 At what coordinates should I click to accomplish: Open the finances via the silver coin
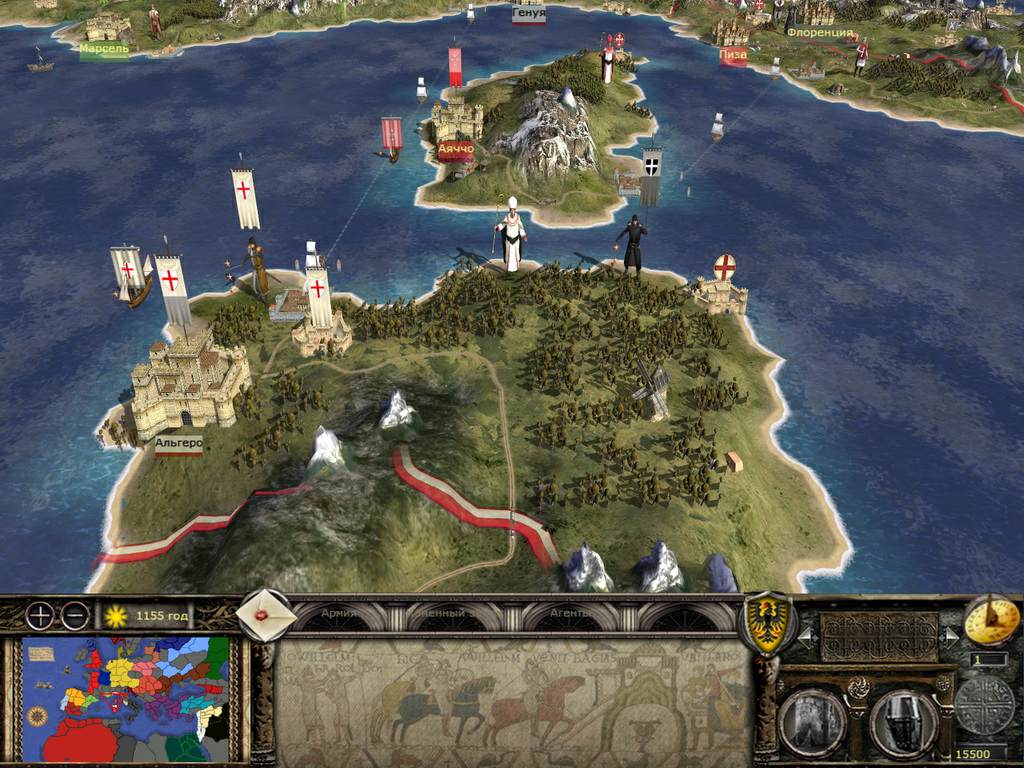pyautogui.click(x=984, y=704)
